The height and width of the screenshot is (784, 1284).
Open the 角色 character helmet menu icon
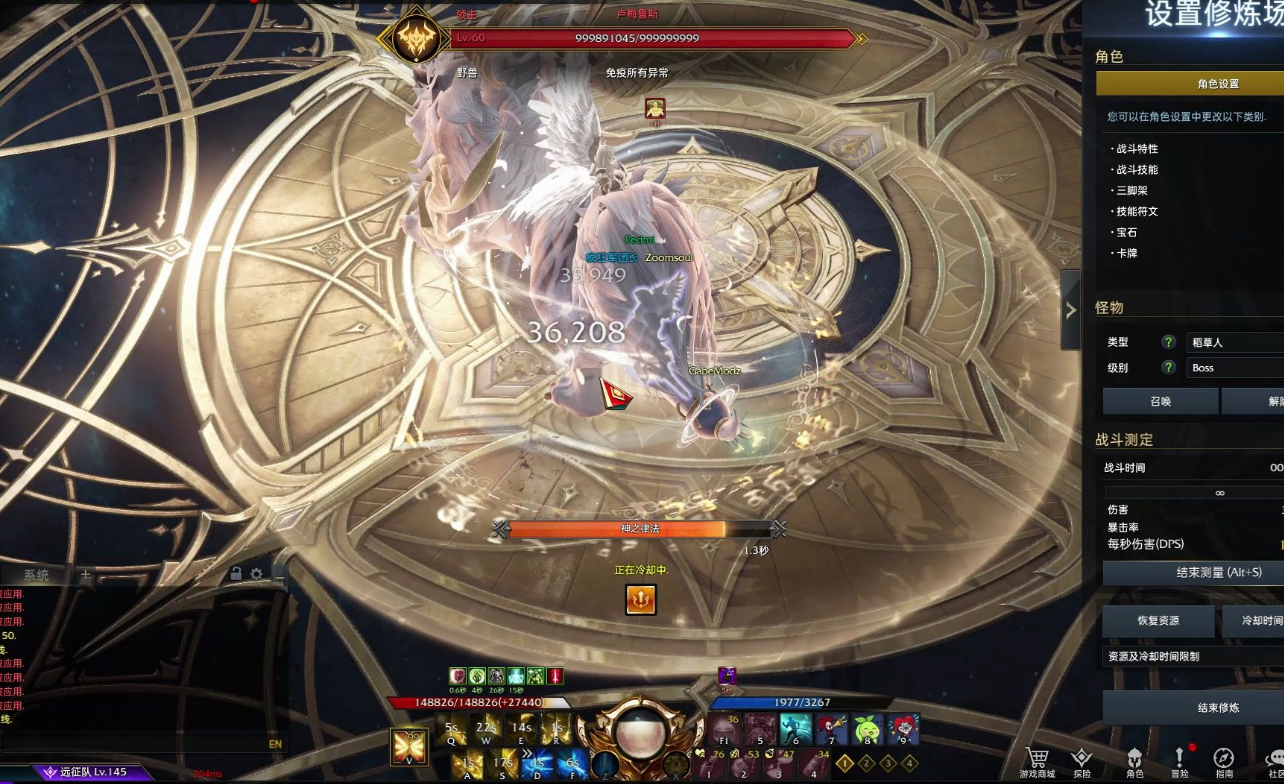1134,762
